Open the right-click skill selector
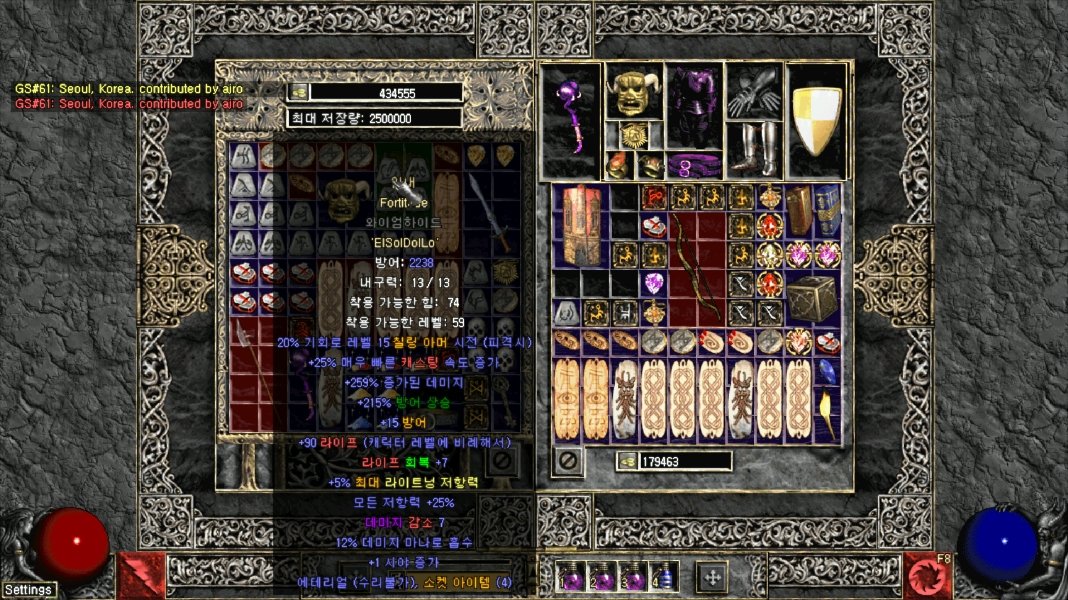This screenshot has height=600, width=1068. (927, 575)
